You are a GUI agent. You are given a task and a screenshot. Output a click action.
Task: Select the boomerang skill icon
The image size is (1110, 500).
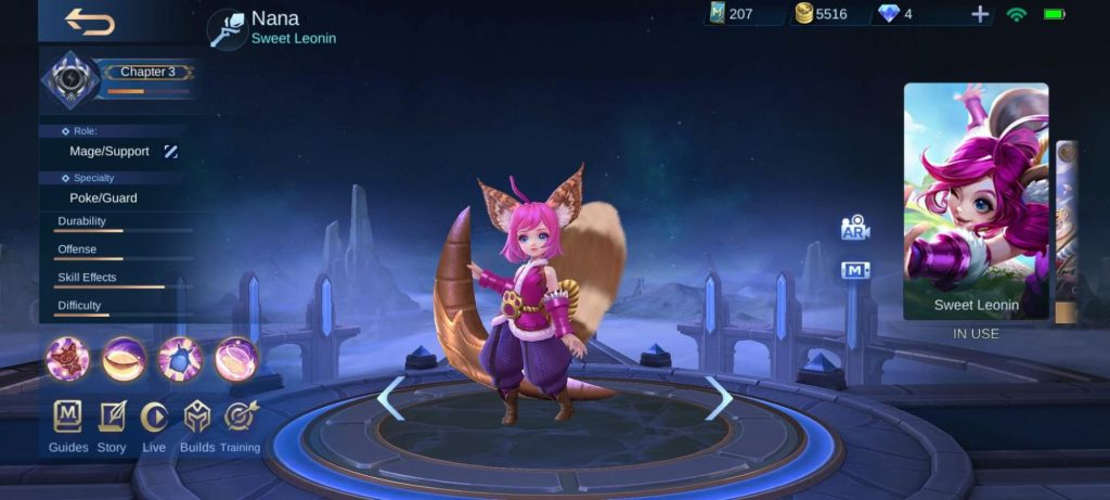pyautogui.click(x=124, y=359)
